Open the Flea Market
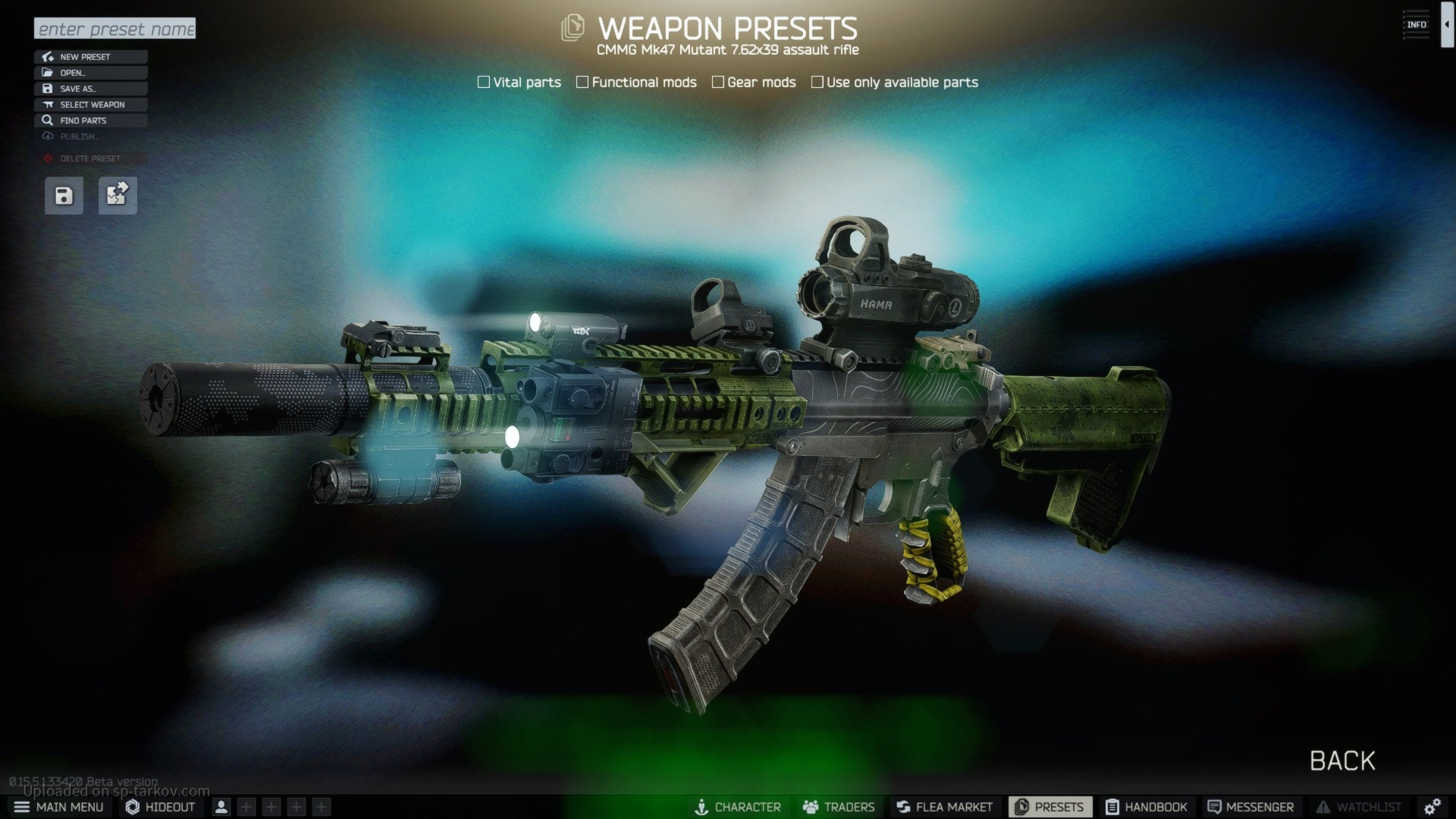 click(944, 807)
